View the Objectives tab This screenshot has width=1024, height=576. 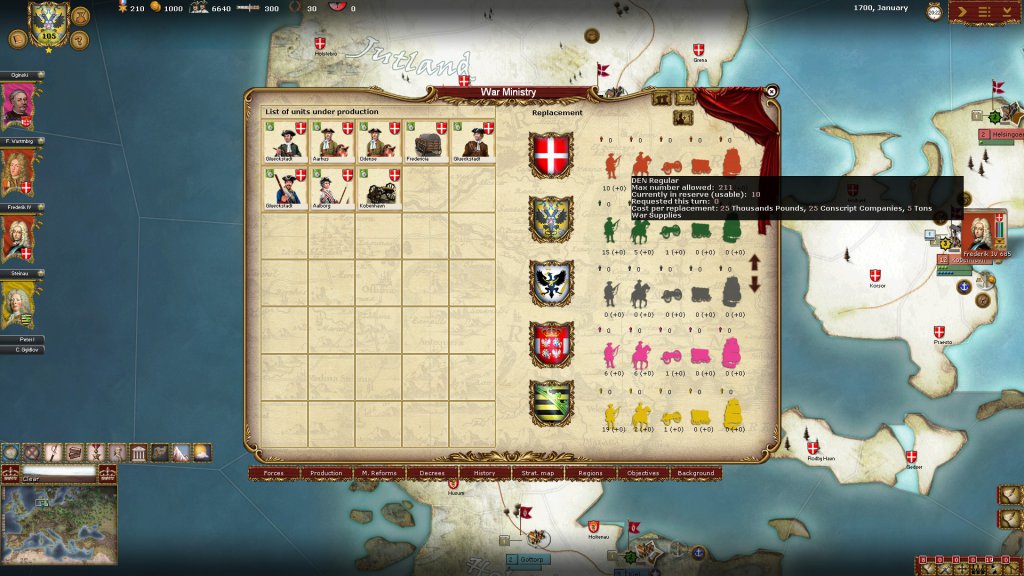pyautogui.click(x=643, y=473)
